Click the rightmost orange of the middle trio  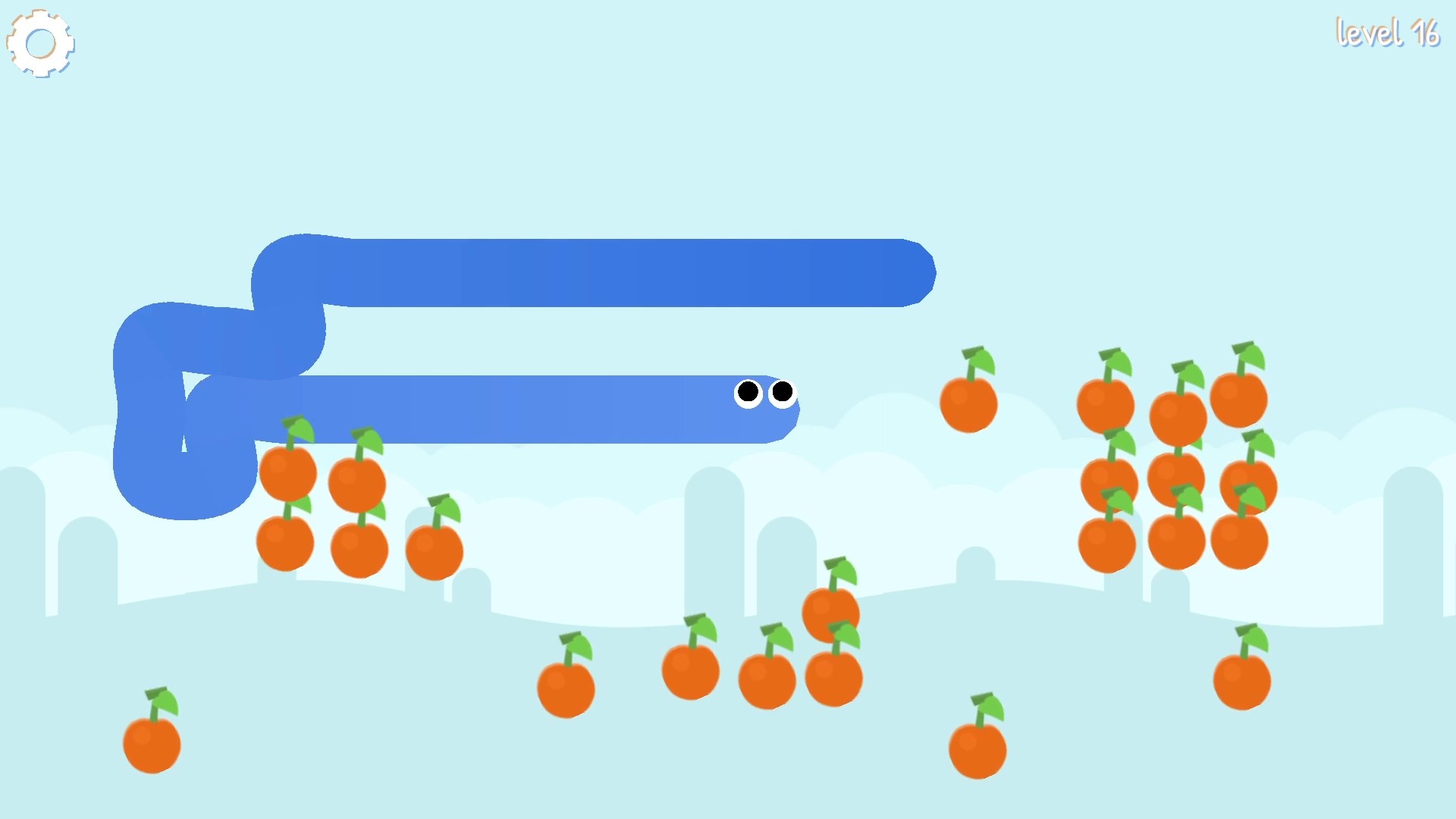coord(834,675)
